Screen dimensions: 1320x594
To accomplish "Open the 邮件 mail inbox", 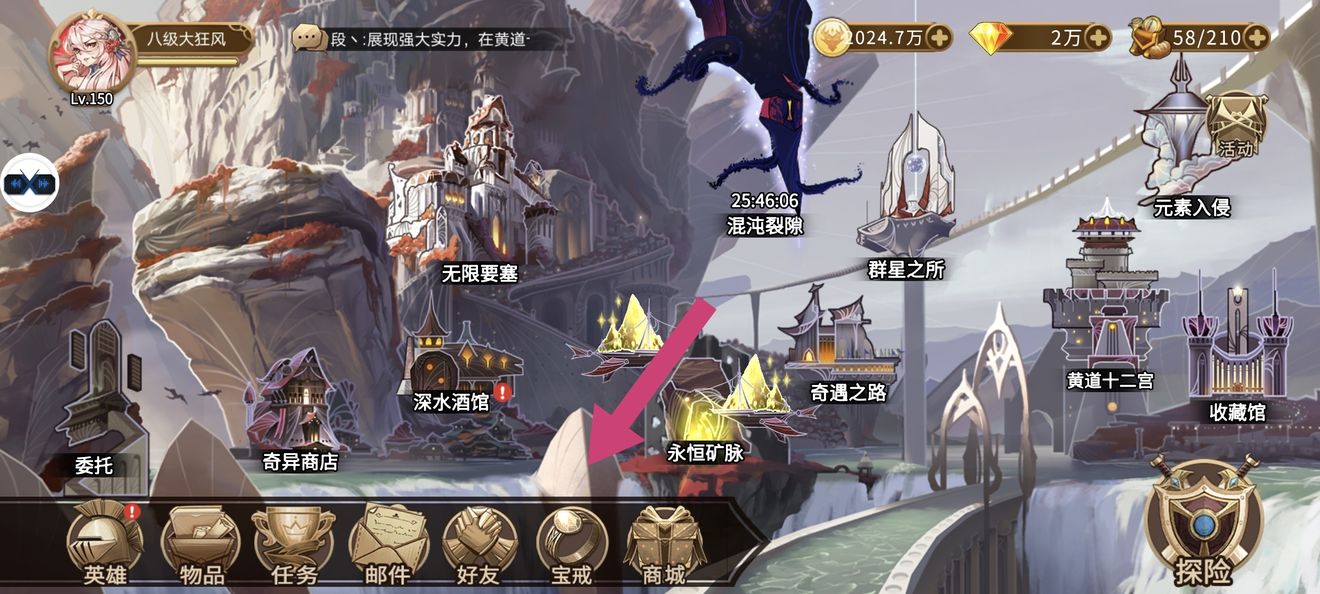I will [x=388, y=545].
